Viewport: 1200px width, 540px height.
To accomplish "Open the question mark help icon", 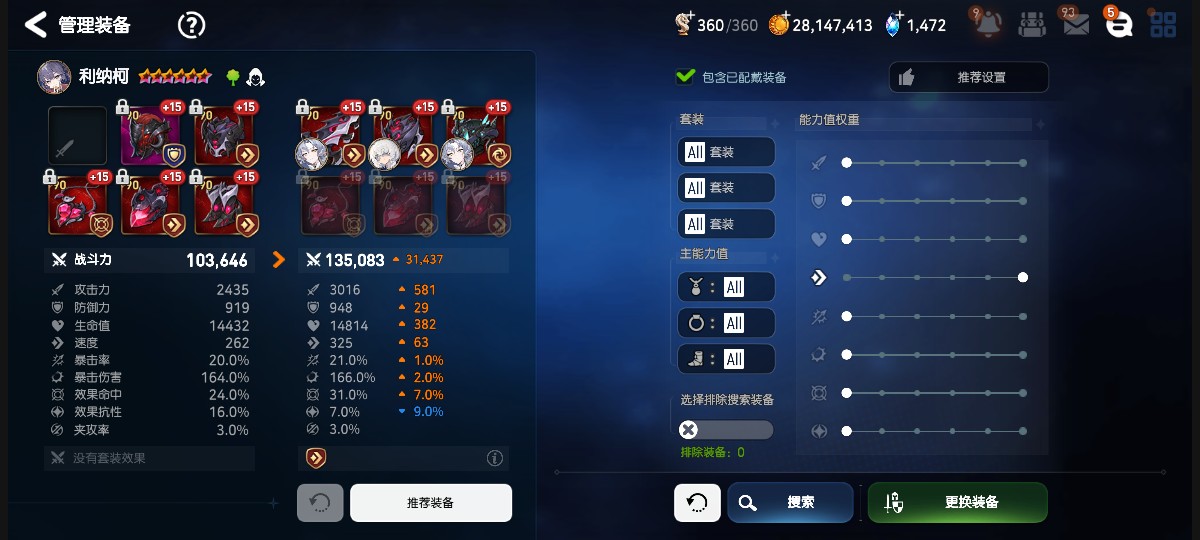I will point(191,25).
